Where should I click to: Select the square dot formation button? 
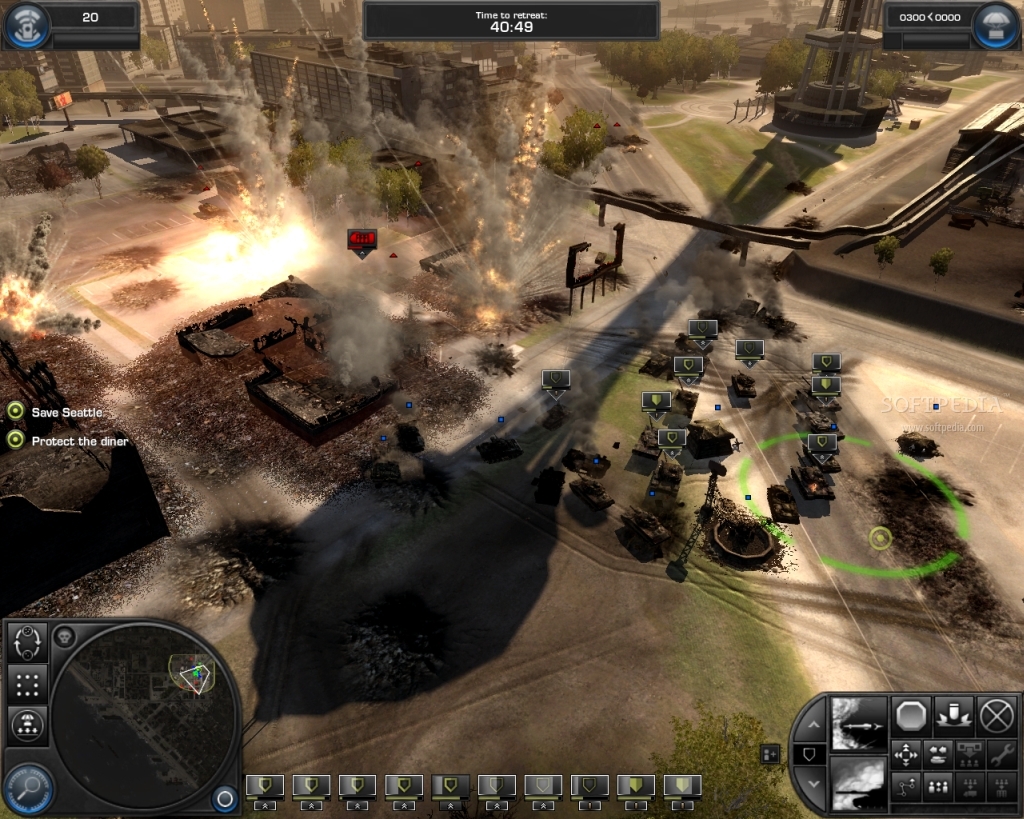(x=27, y=684)
